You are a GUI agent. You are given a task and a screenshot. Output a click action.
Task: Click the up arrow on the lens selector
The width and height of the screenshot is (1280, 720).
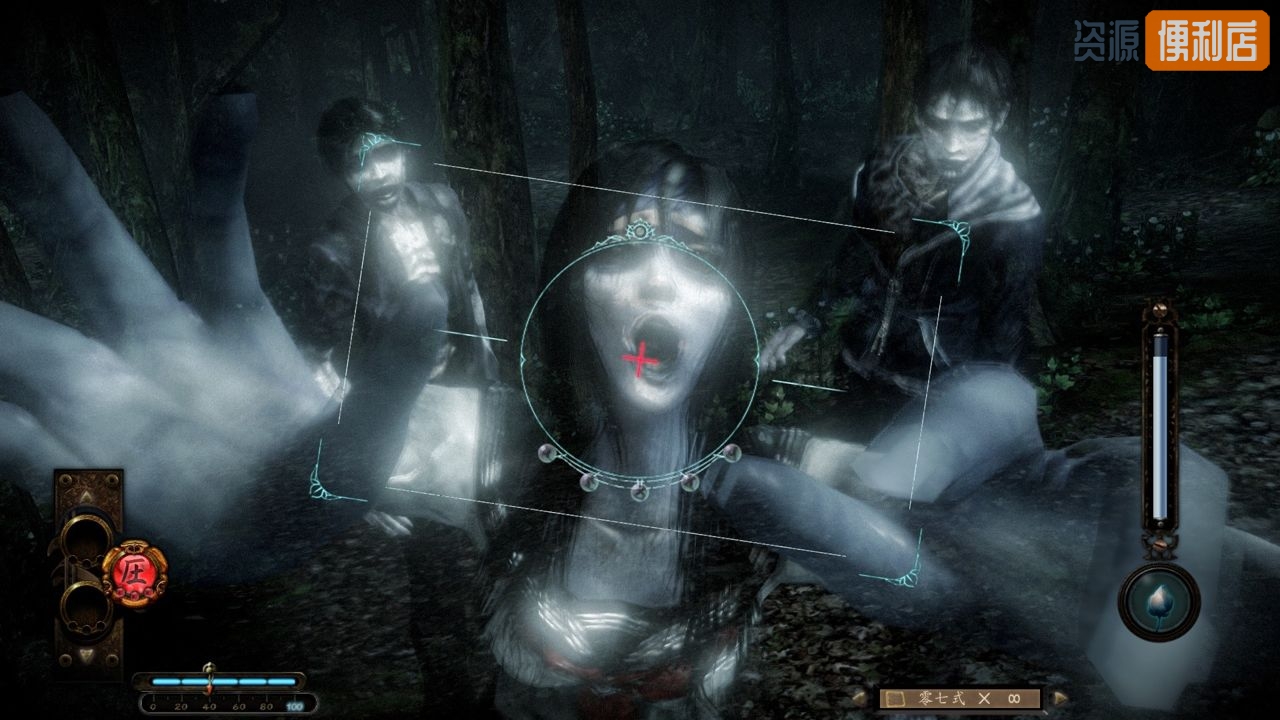88,495
